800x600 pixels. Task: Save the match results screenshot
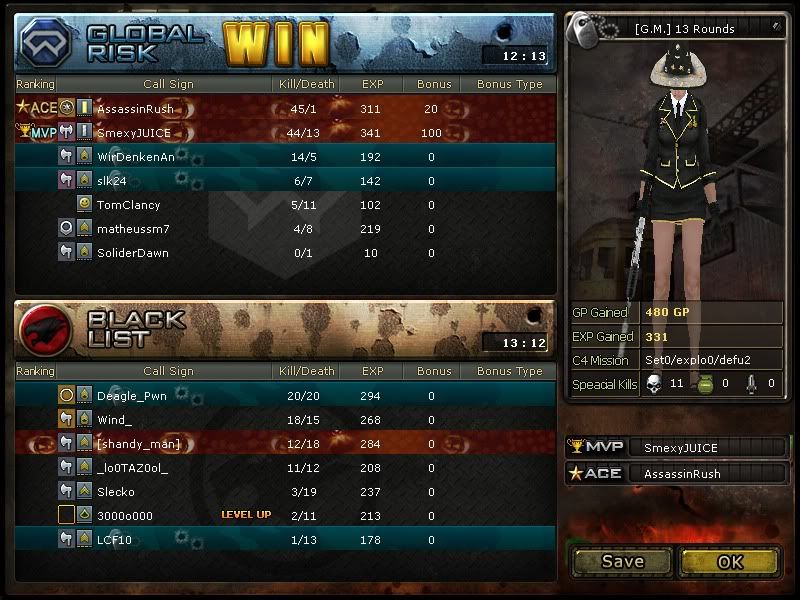(x=622, y=562)
